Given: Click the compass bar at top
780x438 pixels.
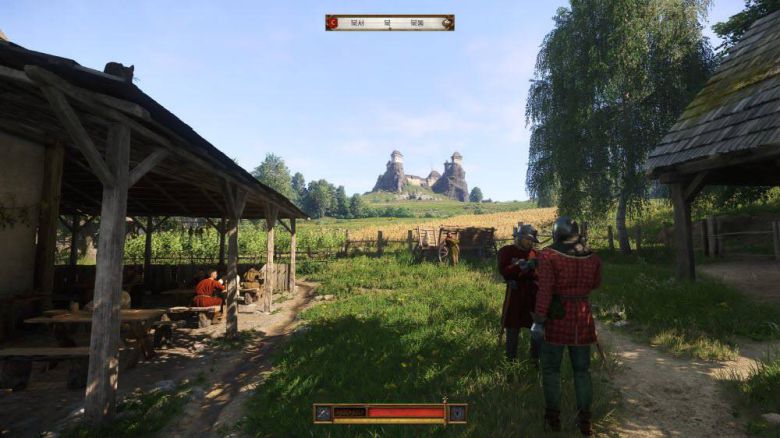Looking at the screenshot, I should (389, 22).
